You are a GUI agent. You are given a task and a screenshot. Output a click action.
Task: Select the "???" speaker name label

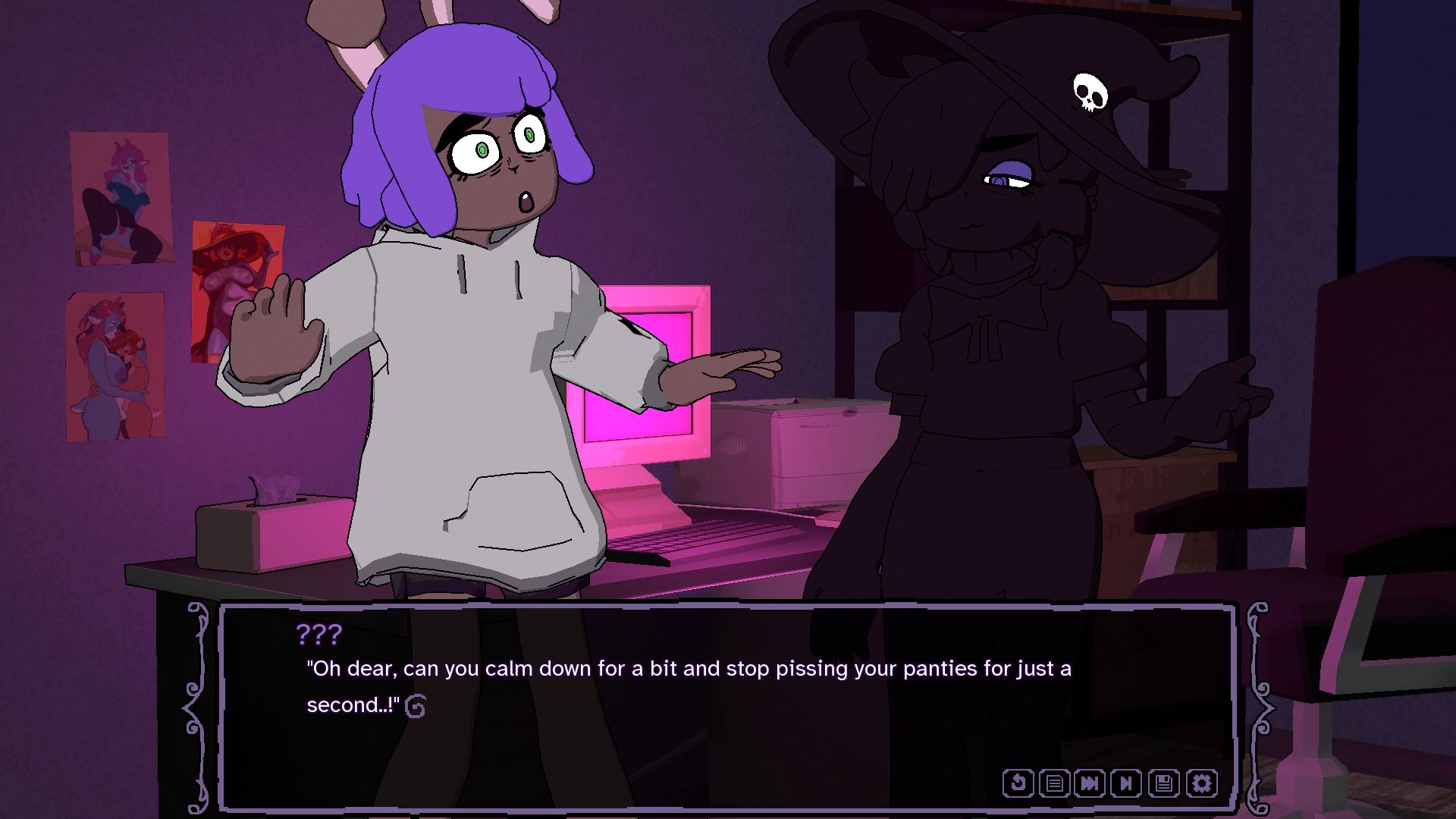coord(319,634)
